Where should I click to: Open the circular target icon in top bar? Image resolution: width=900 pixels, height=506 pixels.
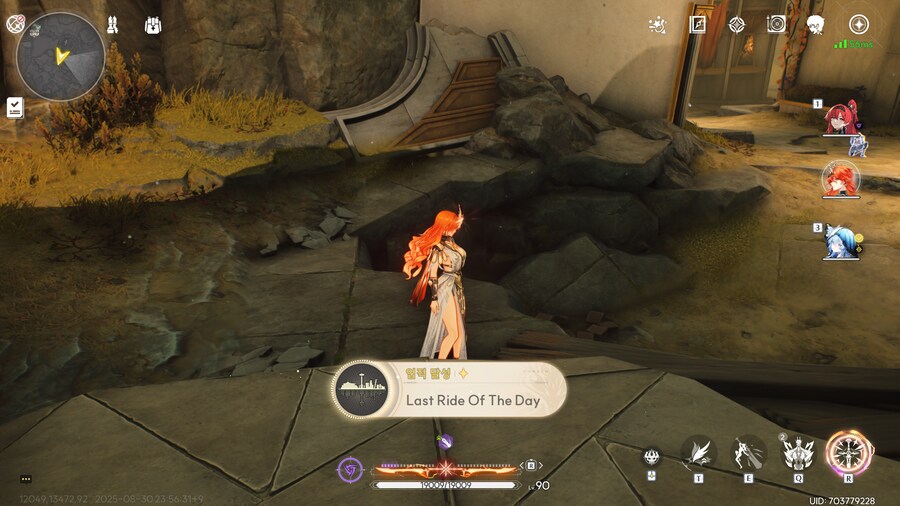coord(776,25)
